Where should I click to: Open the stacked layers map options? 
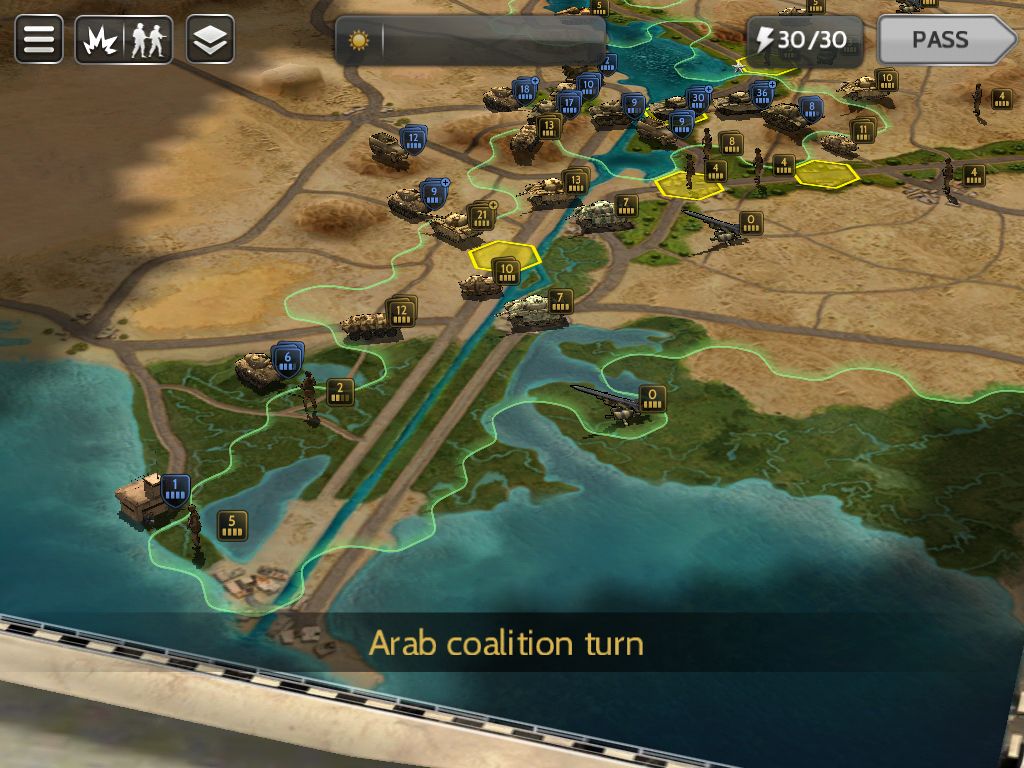pos(210,40)
